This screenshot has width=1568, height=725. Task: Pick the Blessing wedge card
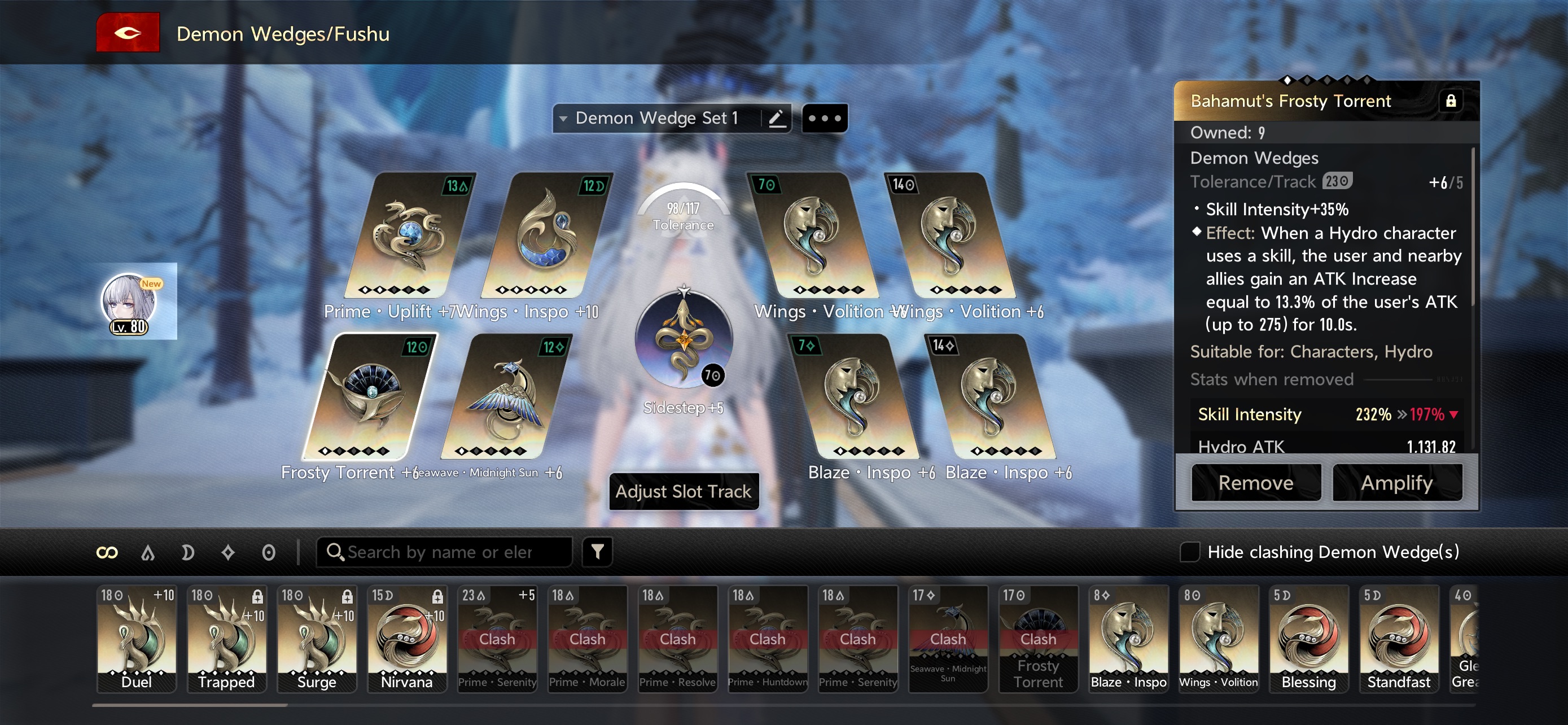1308,638
